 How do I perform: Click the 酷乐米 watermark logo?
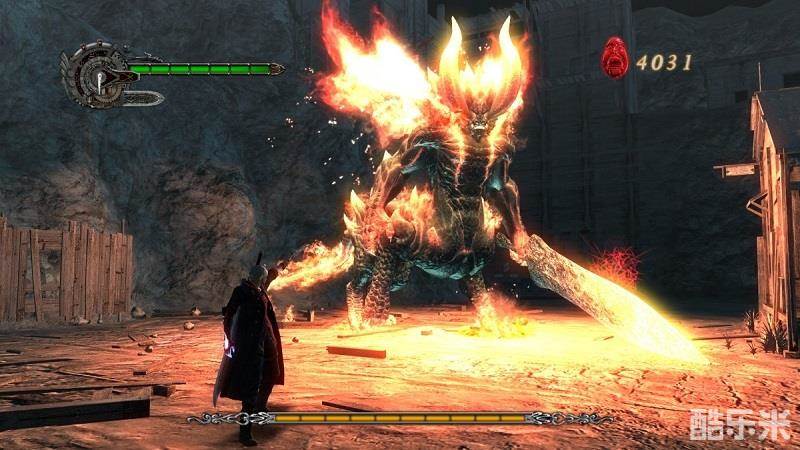coord(738,425)
